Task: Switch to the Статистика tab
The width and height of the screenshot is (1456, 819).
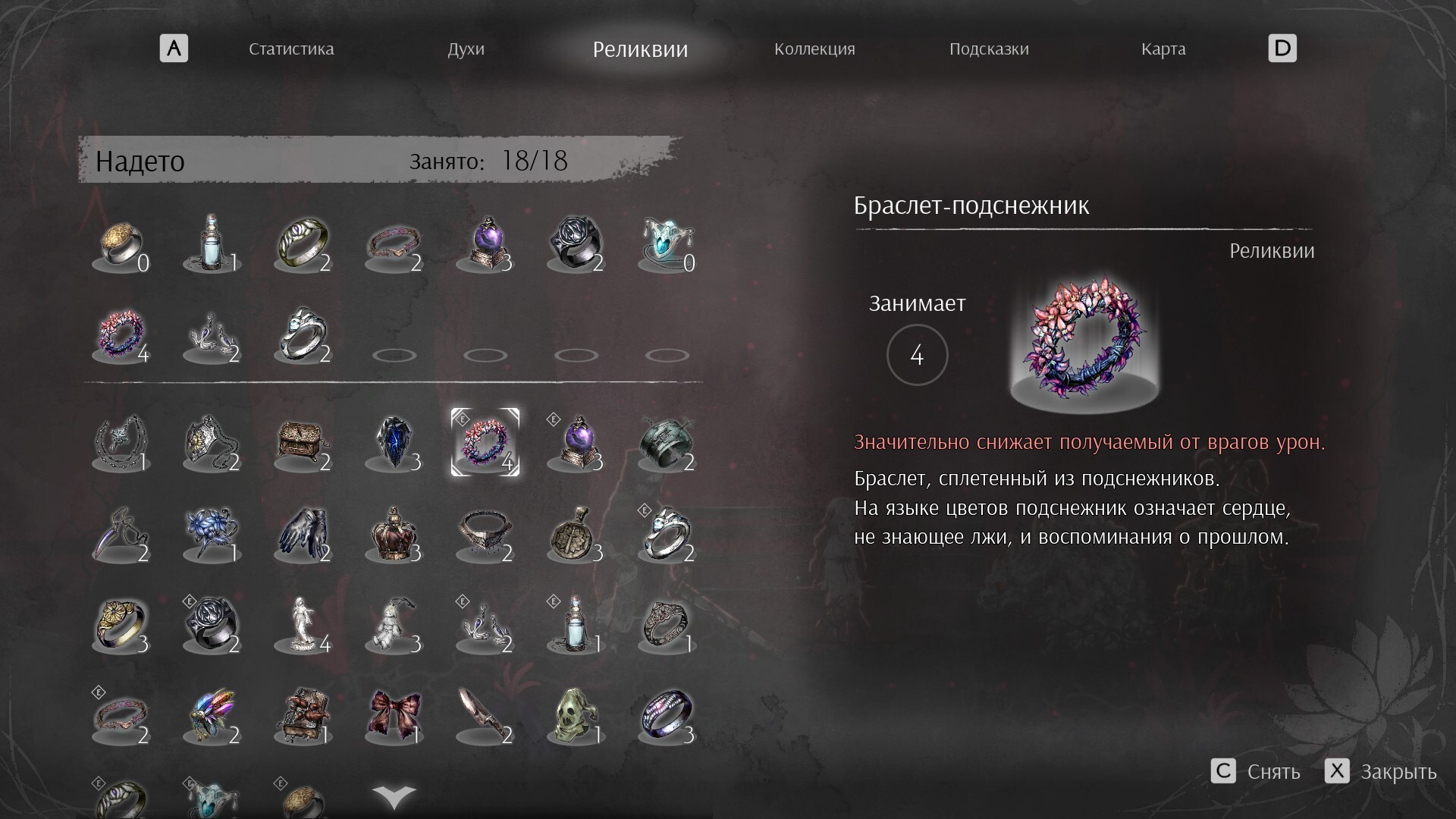Action: 291,49
